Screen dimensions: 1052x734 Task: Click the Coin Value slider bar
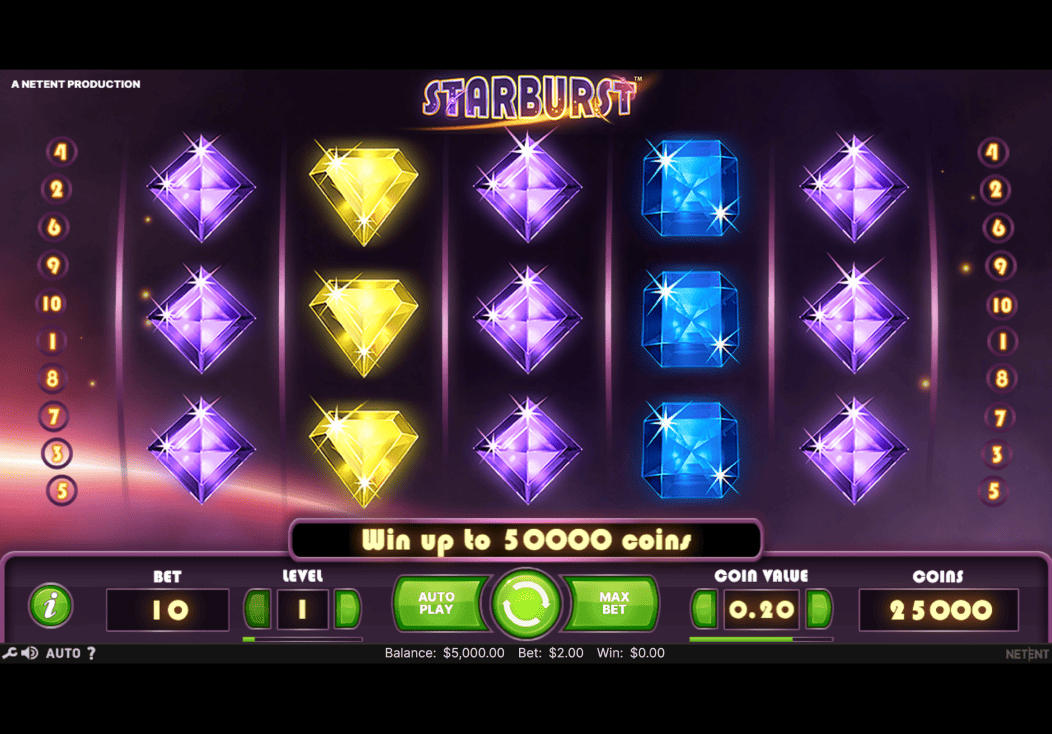[760, 639]
